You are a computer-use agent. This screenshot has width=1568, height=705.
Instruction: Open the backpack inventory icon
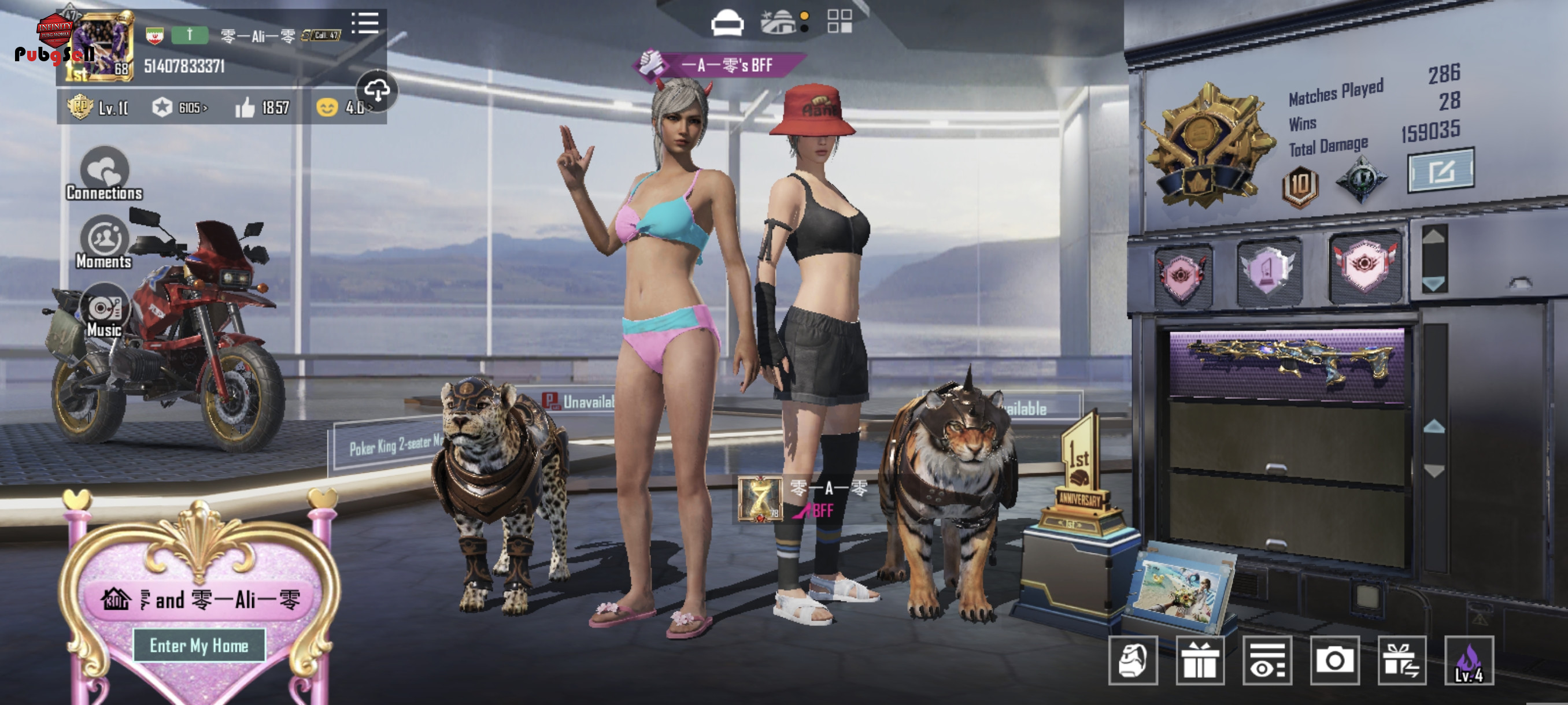pyautogui.click(x=1133, y=661)
